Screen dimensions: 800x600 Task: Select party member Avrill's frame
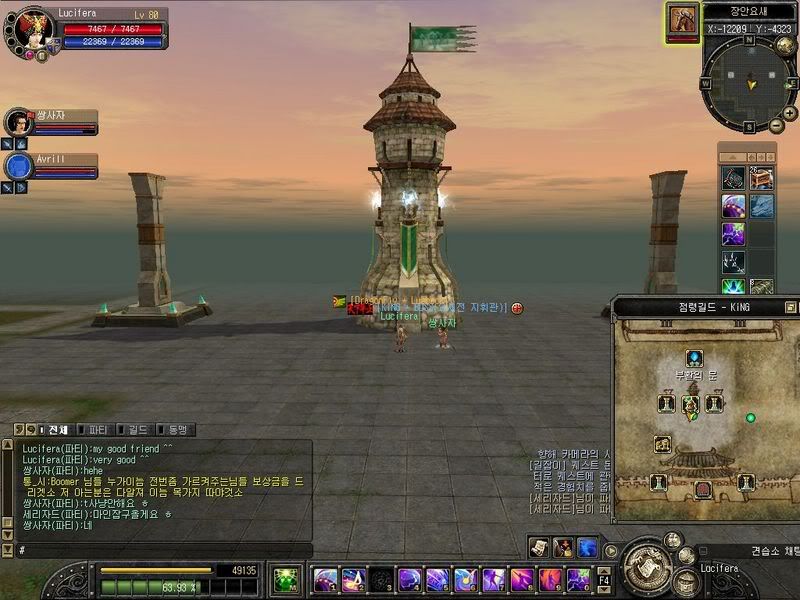[x=50, y=166]
